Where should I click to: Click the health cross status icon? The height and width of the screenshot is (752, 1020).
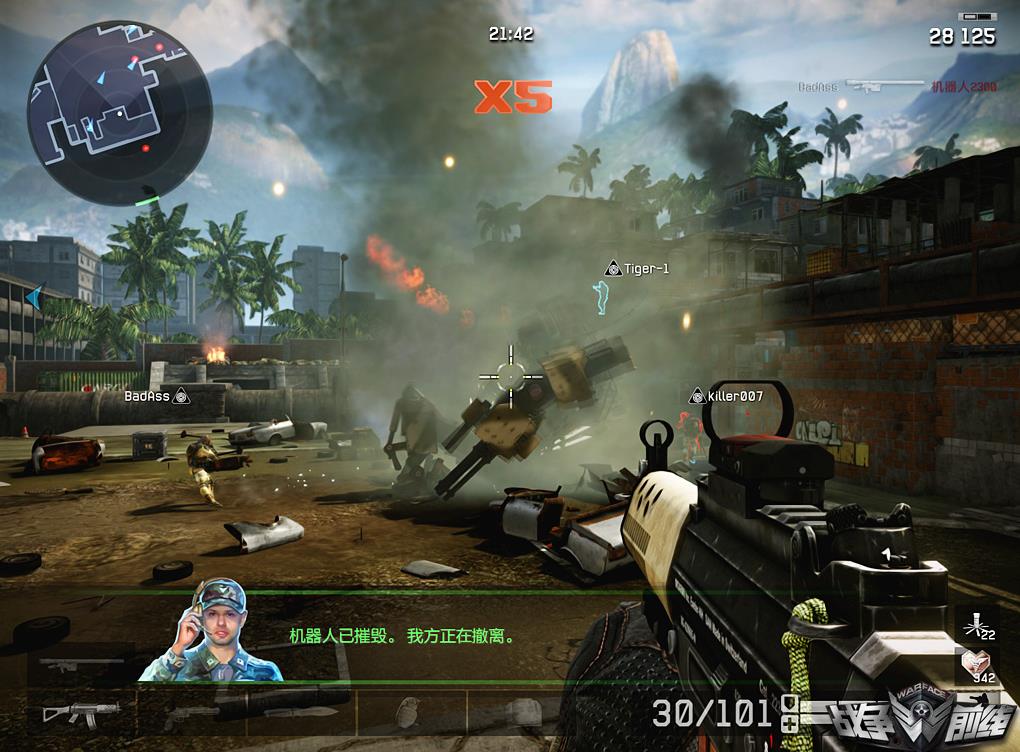(790, 723)
